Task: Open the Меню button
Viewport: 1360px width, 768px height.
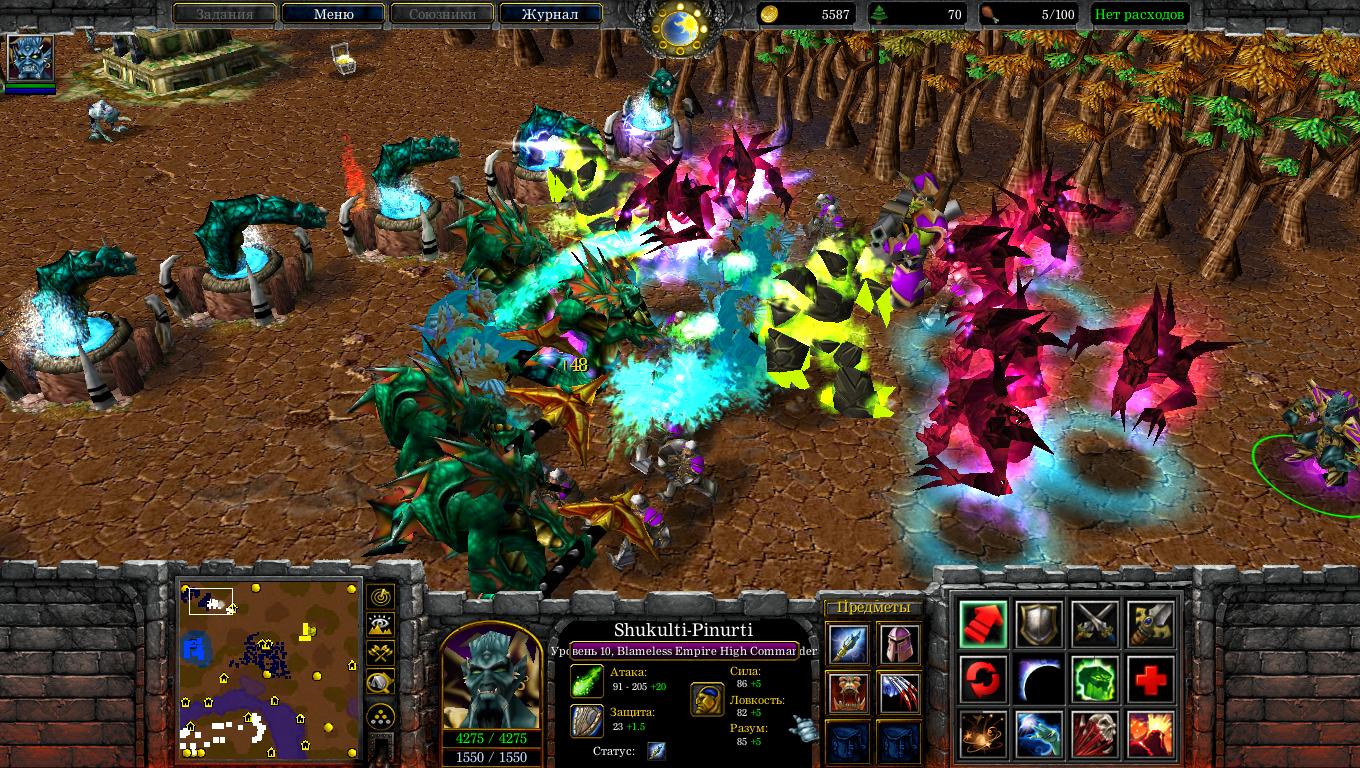Action: pos(333,14)
